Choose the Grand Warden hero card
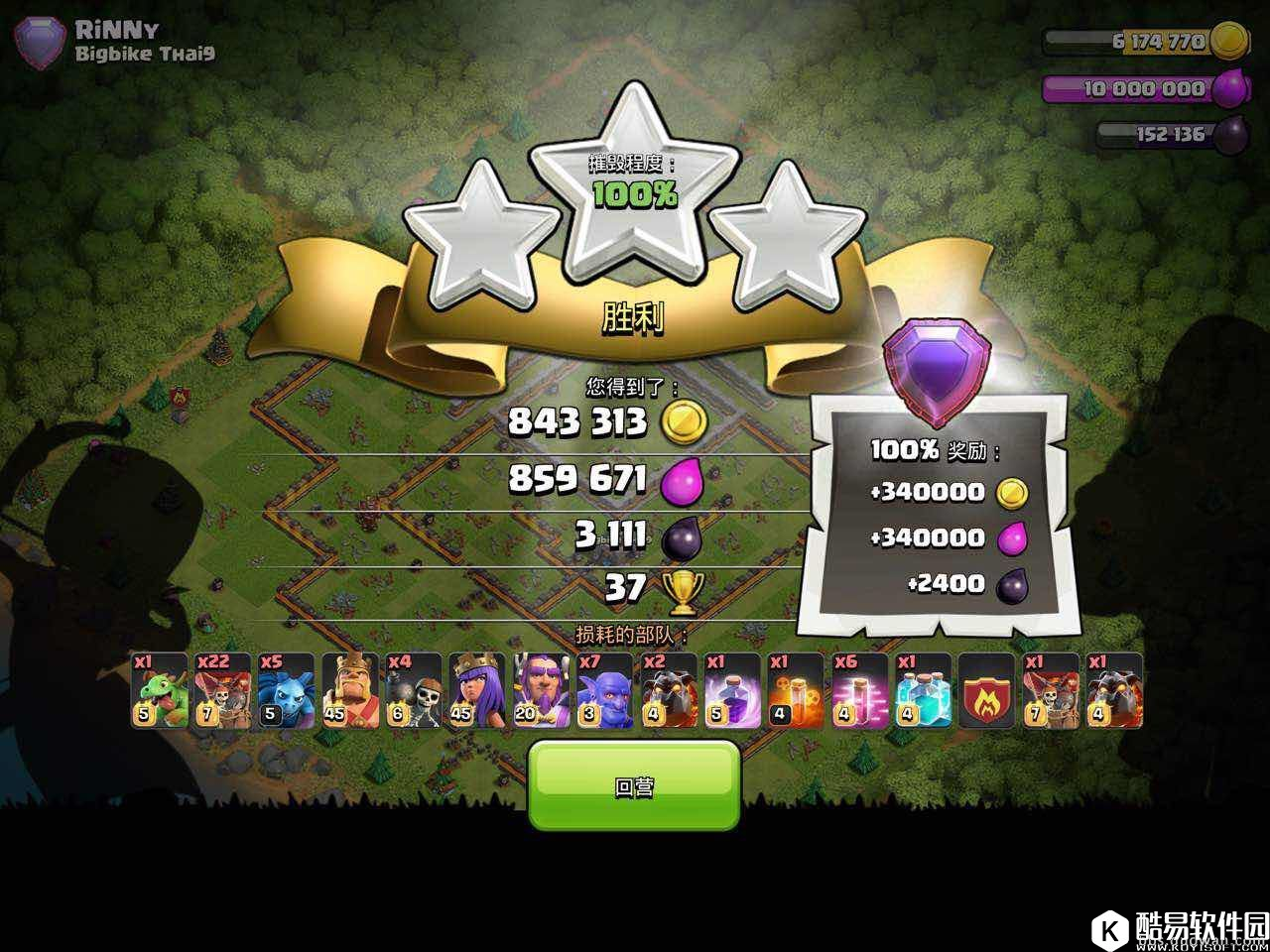The image size is (1270, 952). [x=540, y=690]
